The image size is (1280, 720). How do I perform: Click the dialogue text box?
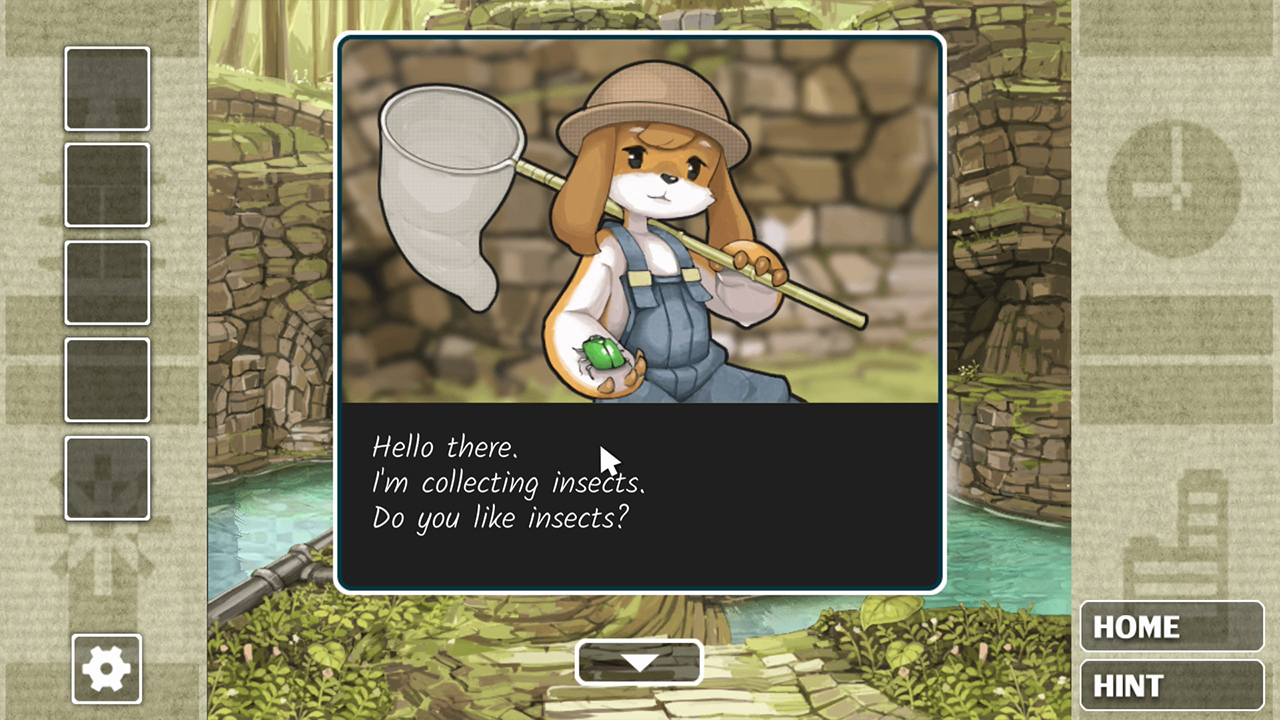pyautogui.click(x=640, y=495)
